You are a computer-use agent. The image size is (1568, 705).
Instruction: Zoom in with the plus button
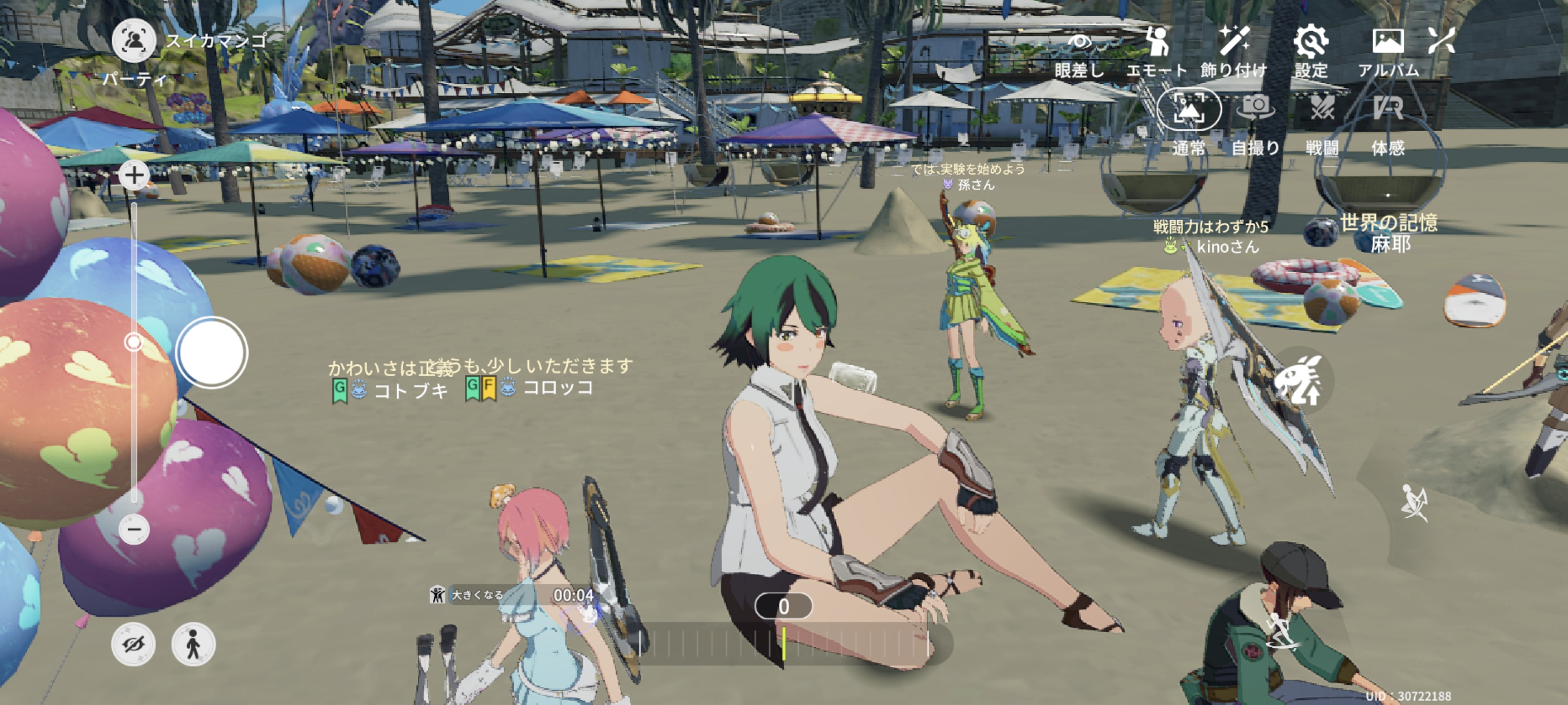[134, 176]
